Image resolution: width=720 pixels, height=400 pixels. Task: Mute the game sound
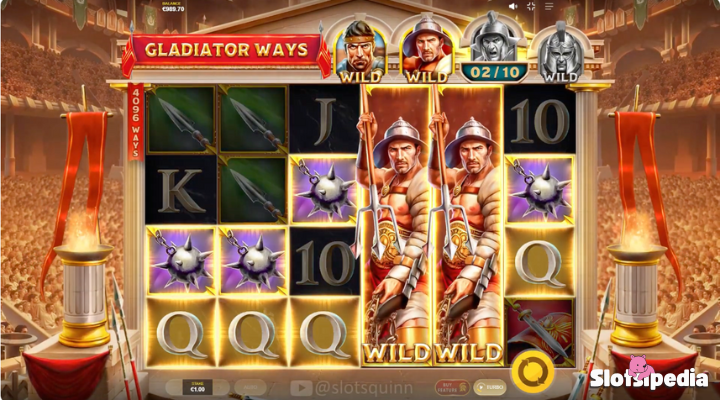(515, 6)
